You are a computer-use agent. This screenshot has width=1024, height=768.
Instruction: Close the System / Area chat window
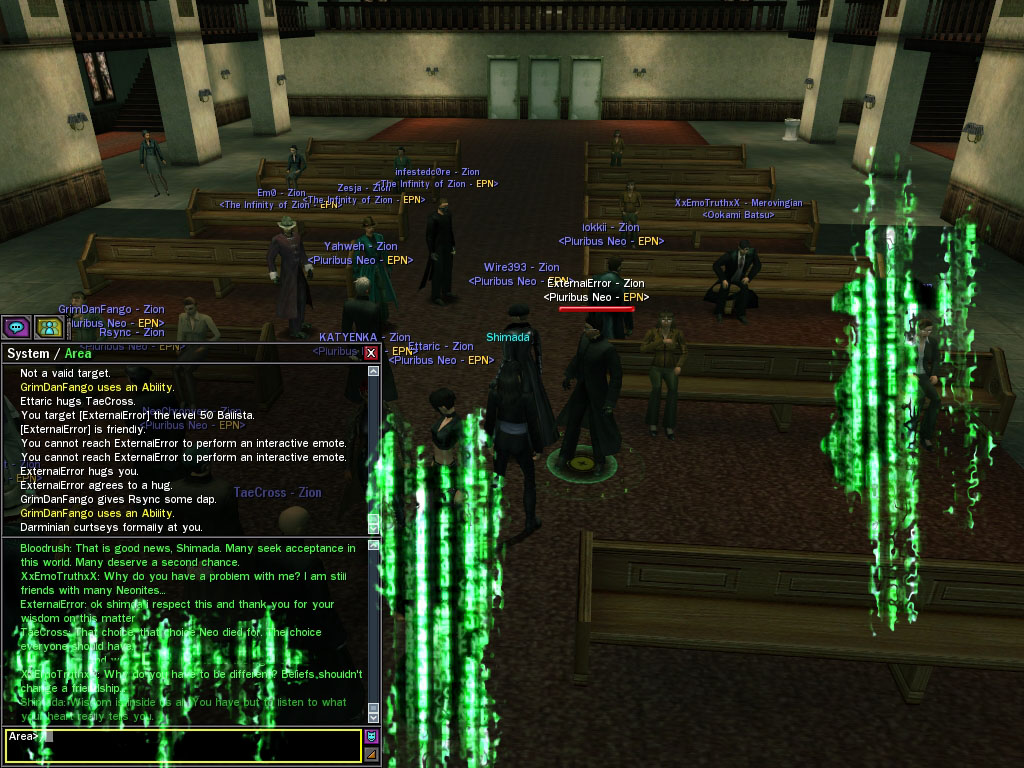(x=371, y=353)
